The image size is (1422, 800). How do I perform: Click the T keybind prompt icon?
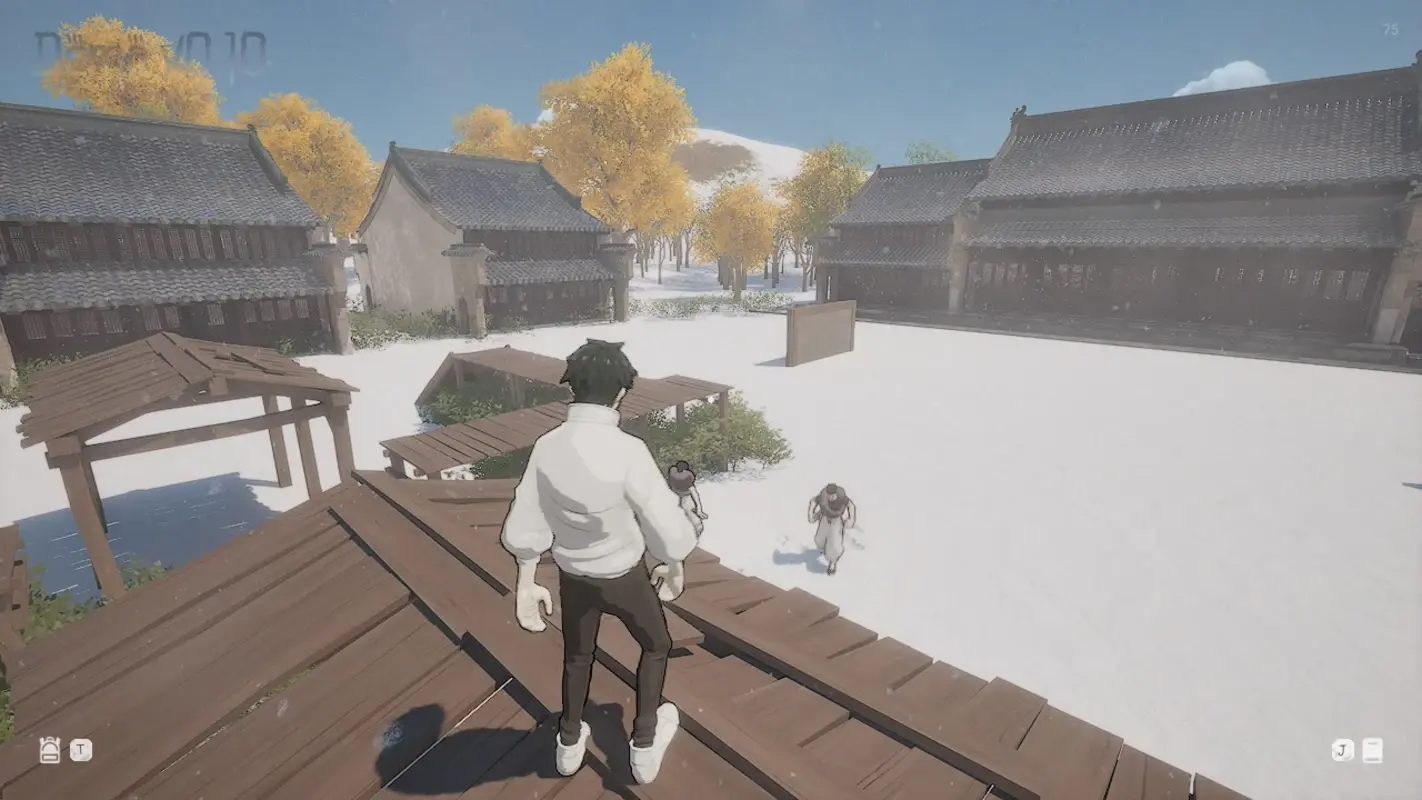pyautogui.click(x=79, y=750)
